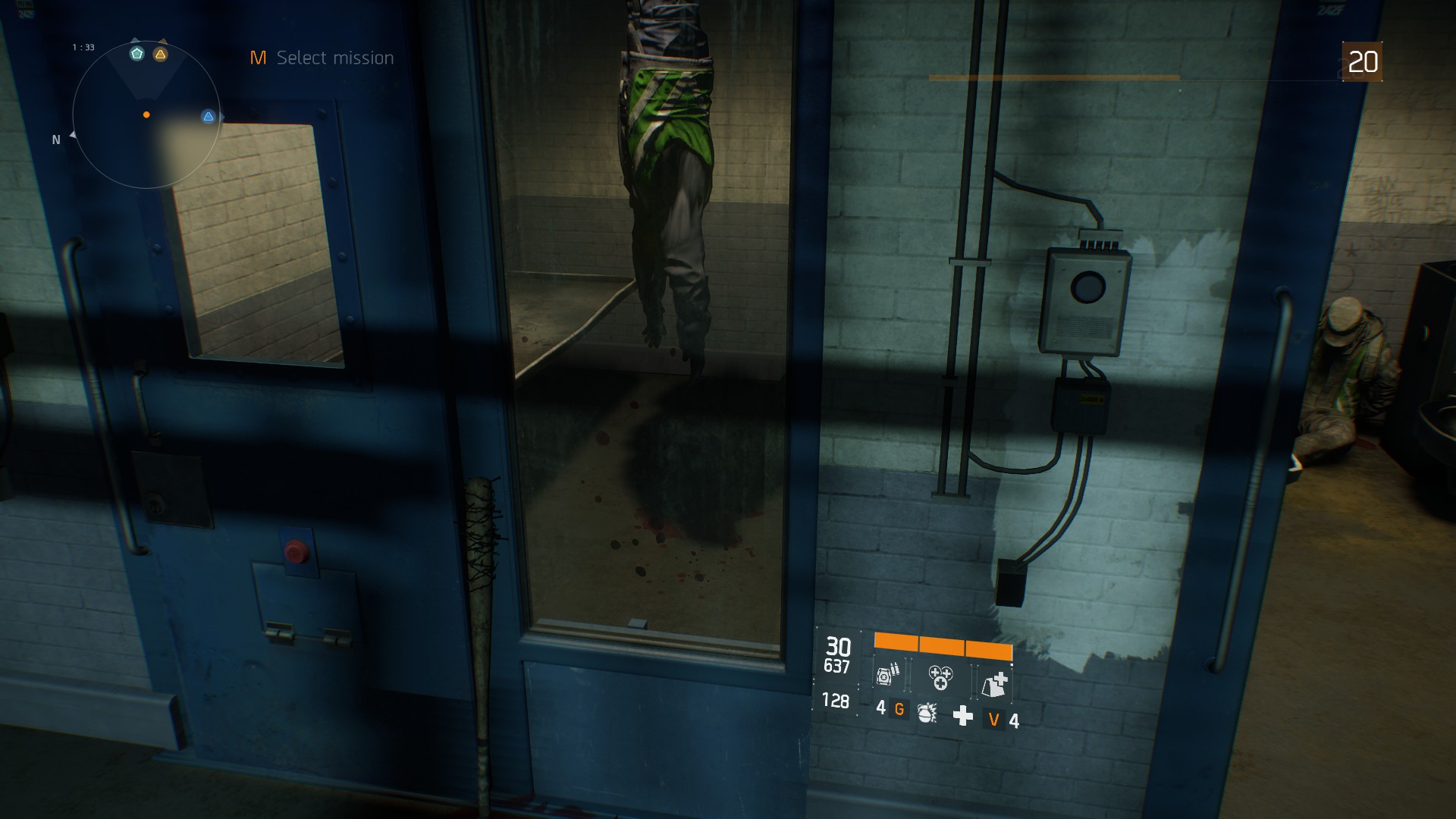The height and width of the screenshot is (819, 1456).
Task: Activate the triple-cross healing skill icon
Action: coord(940,676)
